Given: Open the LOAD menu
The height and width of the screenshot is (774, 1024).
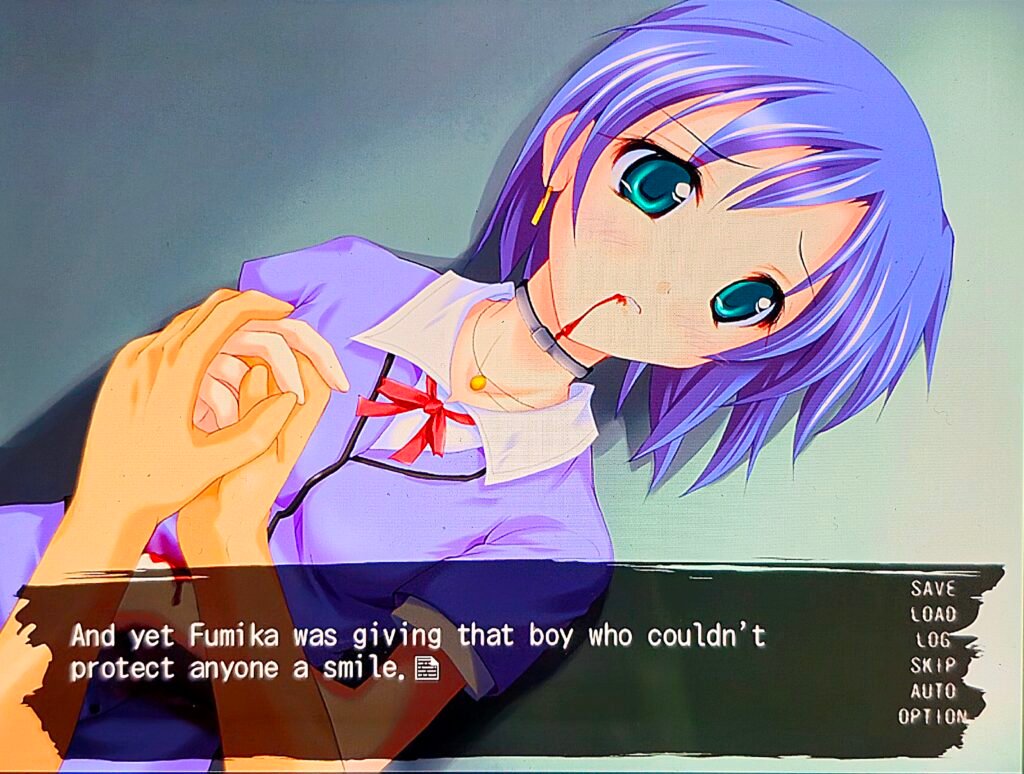Looking at the screenshot, I should [932, 614].
